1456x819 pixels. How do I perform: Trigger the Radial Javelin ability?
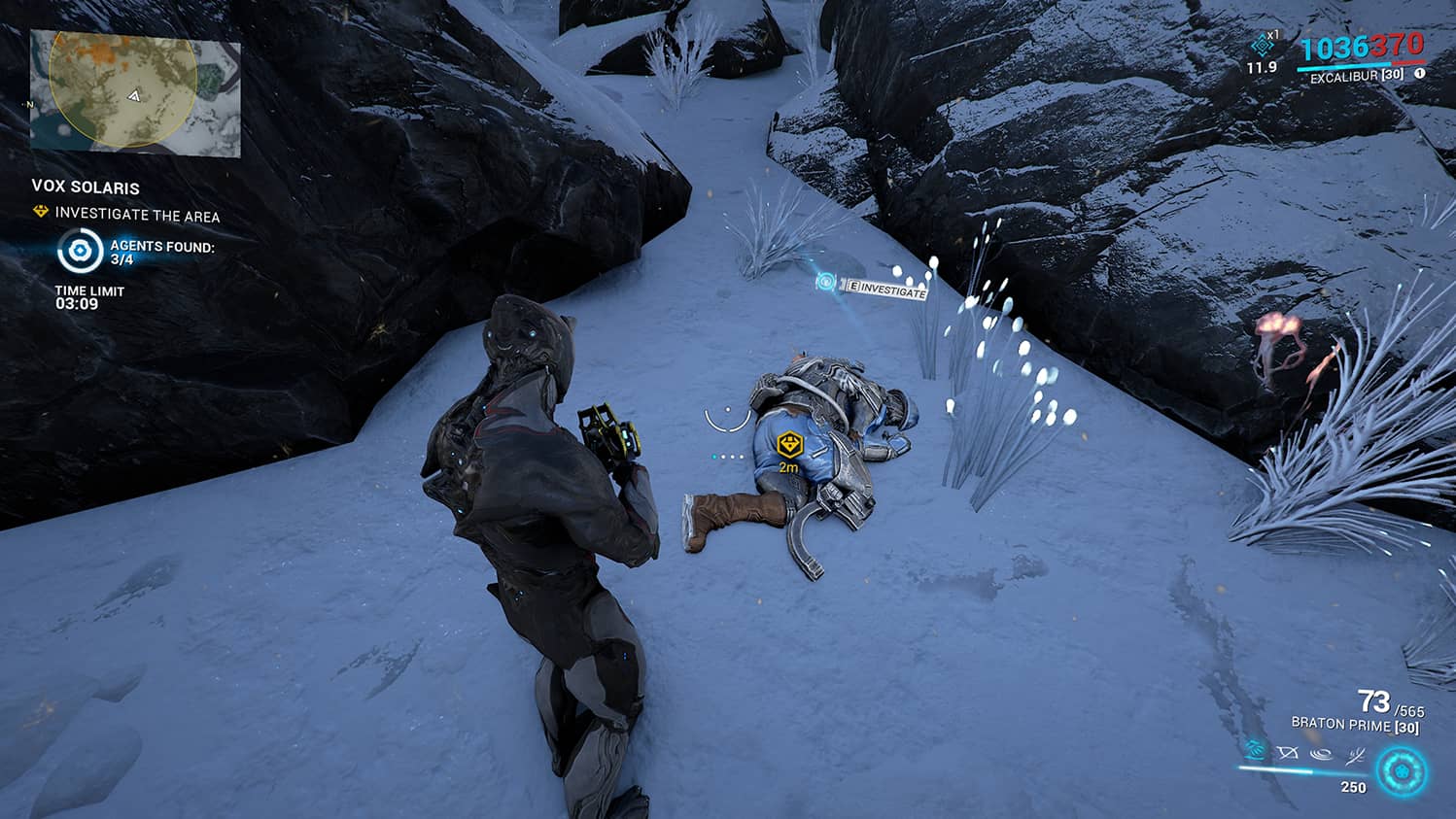[1320, 753]
